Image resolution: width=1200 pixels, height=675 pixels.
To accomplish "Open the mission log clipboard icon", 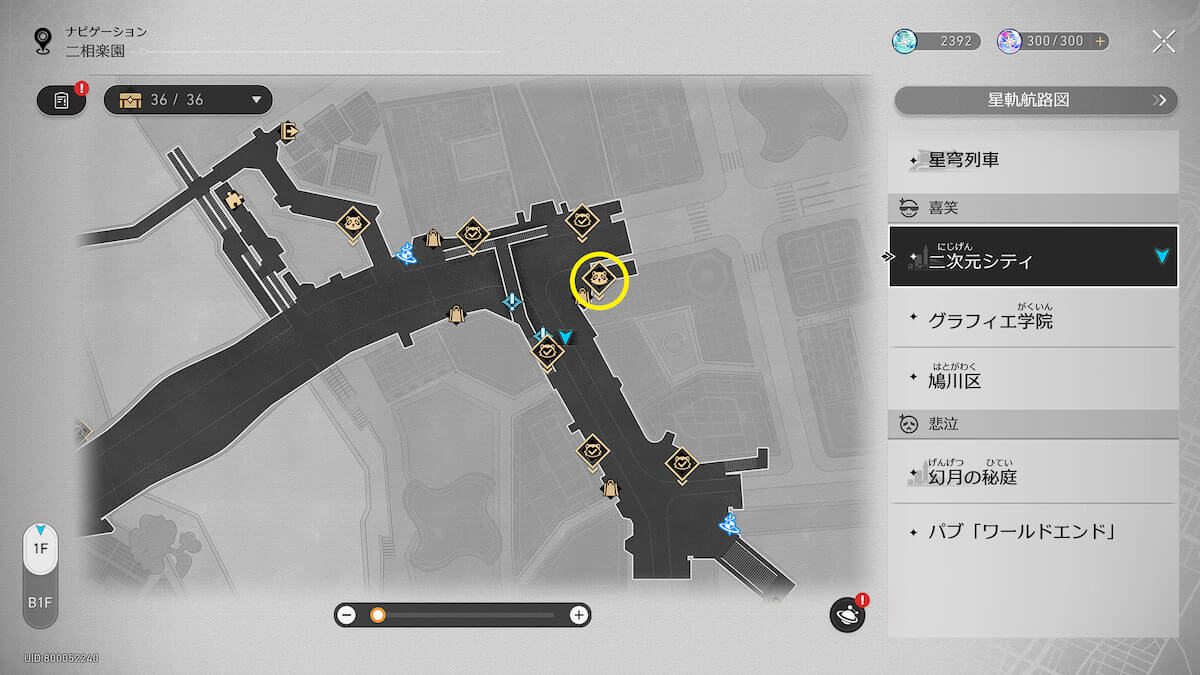I will 61,101.
